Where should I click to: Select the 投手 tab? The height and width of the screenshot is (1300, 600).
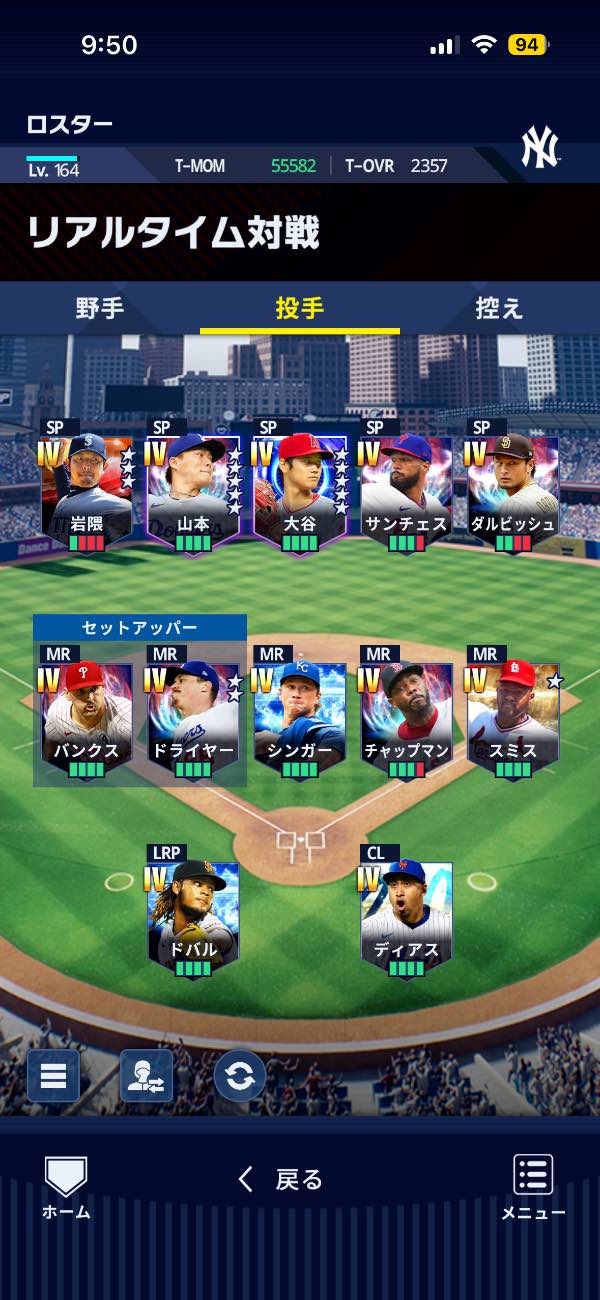[300, 308]
